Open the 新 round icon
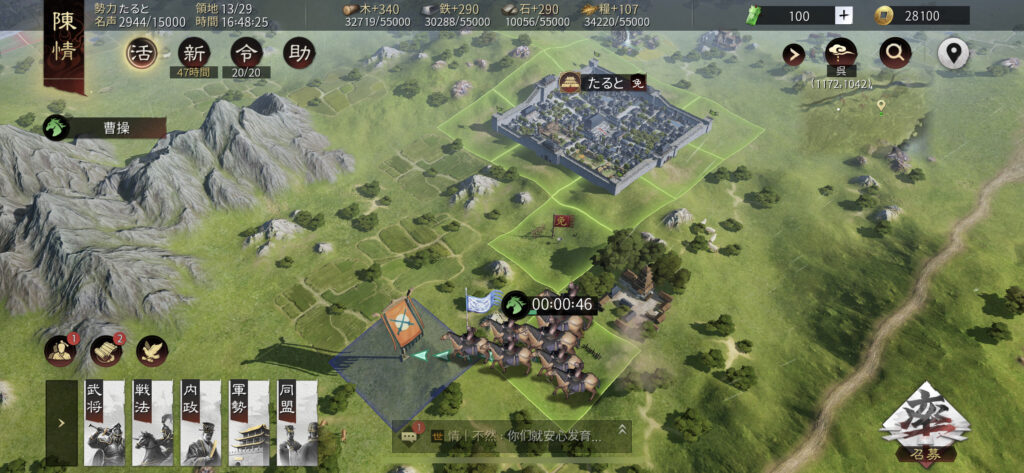The width and height of the screenshot is (1024, 473). pos(195,53)
